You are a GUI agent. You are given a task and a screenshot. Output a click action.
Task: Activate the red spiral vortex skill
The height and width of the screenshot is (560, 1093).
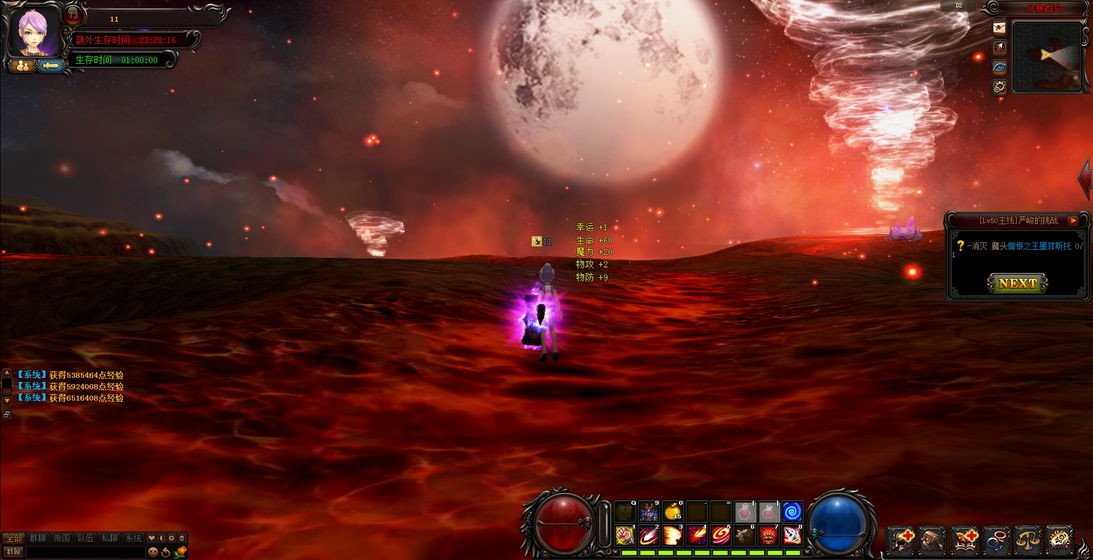coord(720,535)
